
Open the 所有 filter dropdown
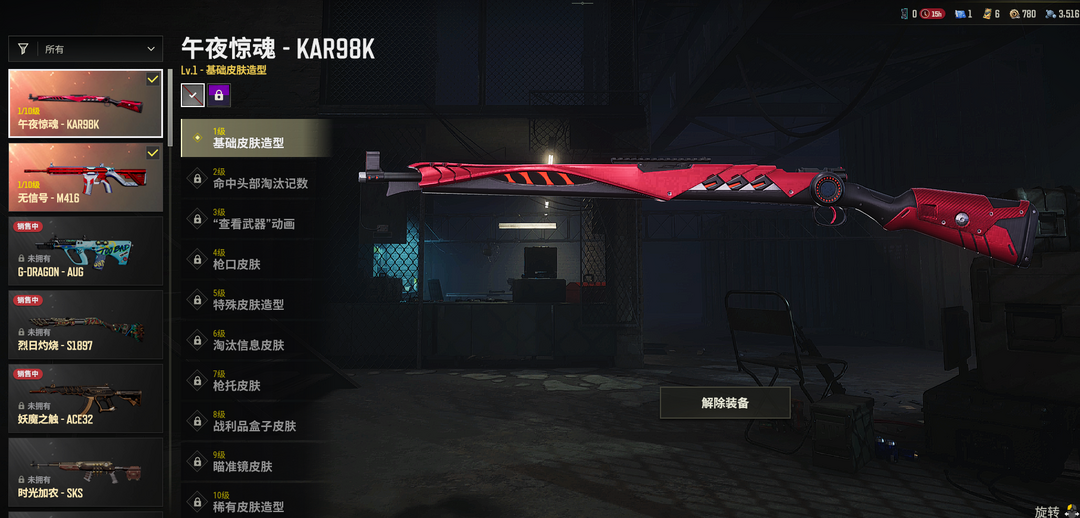86,48
